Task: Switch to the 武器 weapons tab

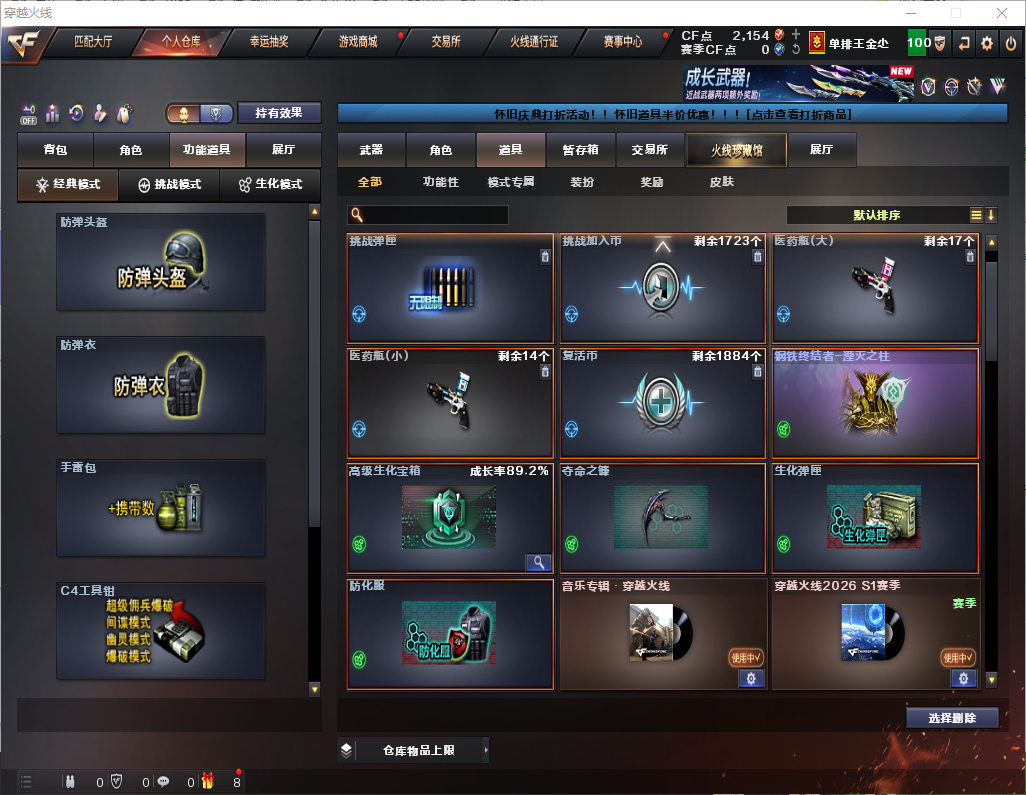Action: pyautogui.click(x=371, y=150)
